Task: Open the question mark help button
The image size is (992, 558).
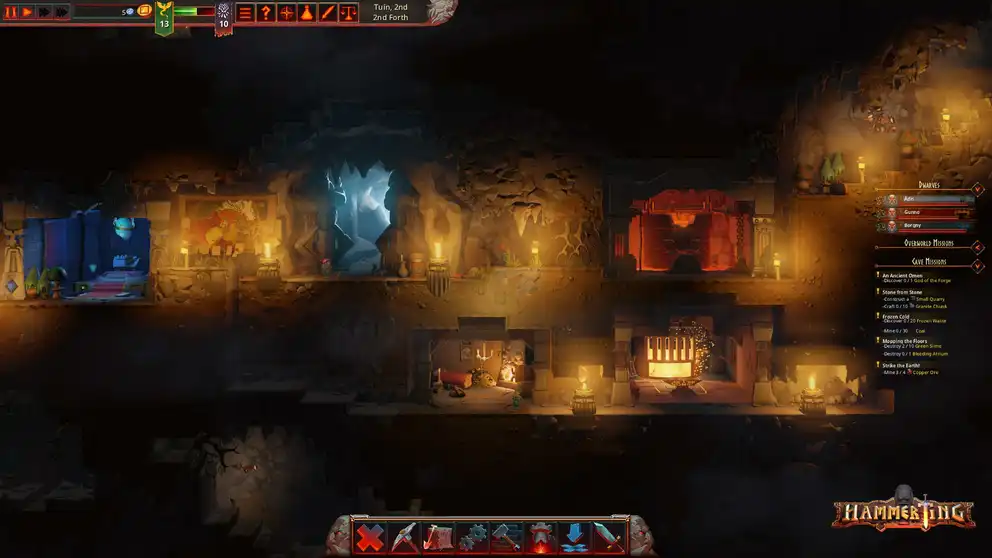Action: click(265, 13)
